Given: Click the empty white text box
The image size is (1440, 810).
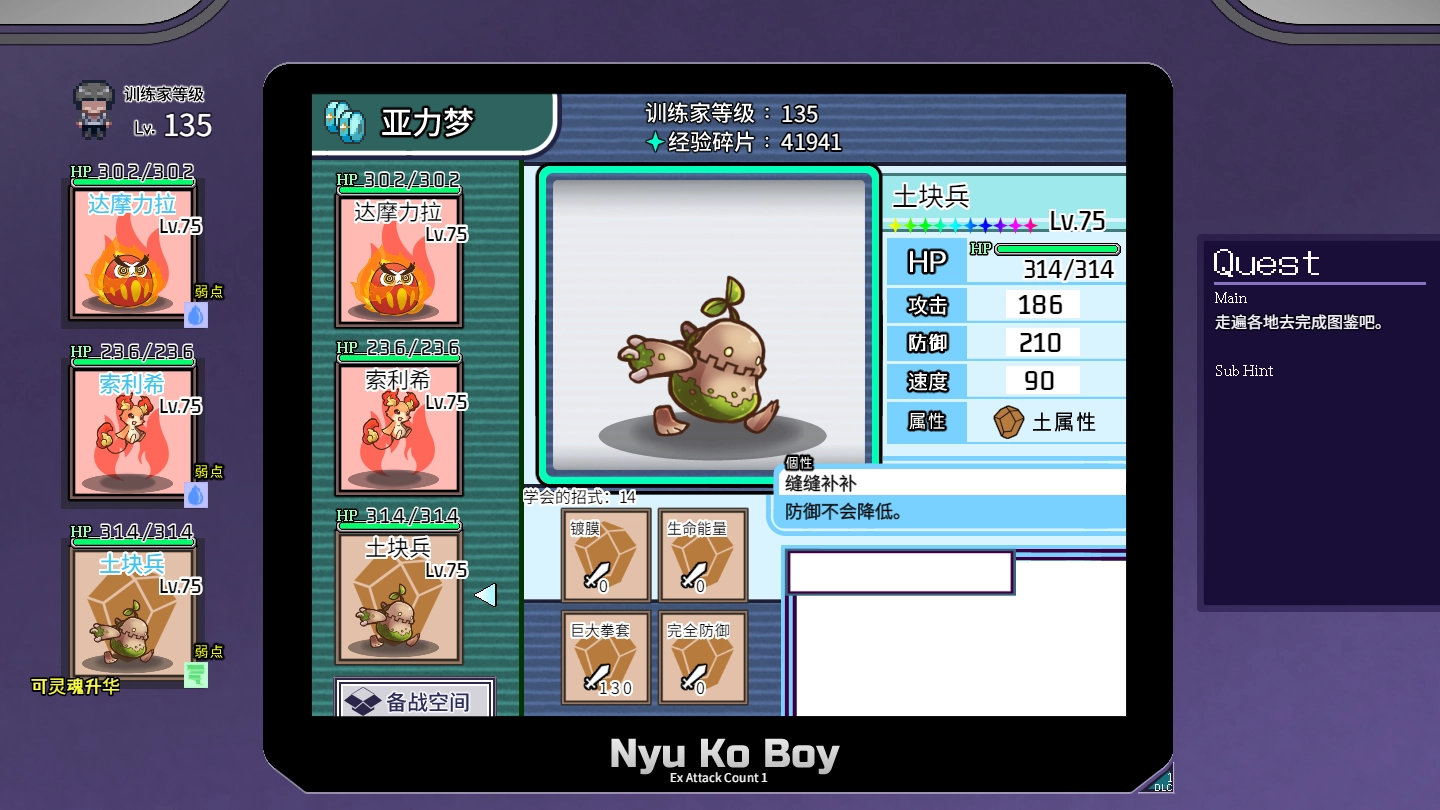Looking at the screenshot, I should click(900, 572).
